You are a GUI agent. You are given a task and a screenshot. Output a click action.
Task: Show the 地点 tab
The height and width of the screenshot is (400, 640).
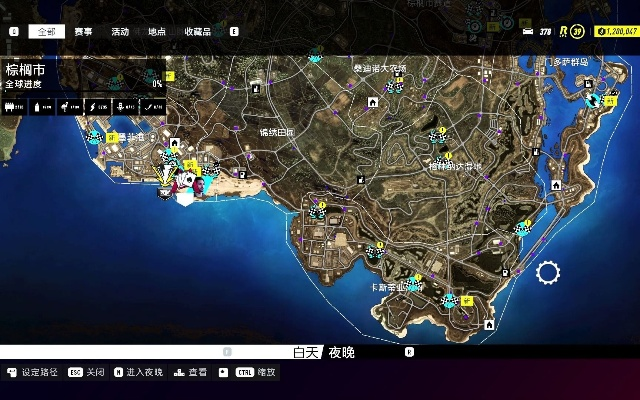157,32
